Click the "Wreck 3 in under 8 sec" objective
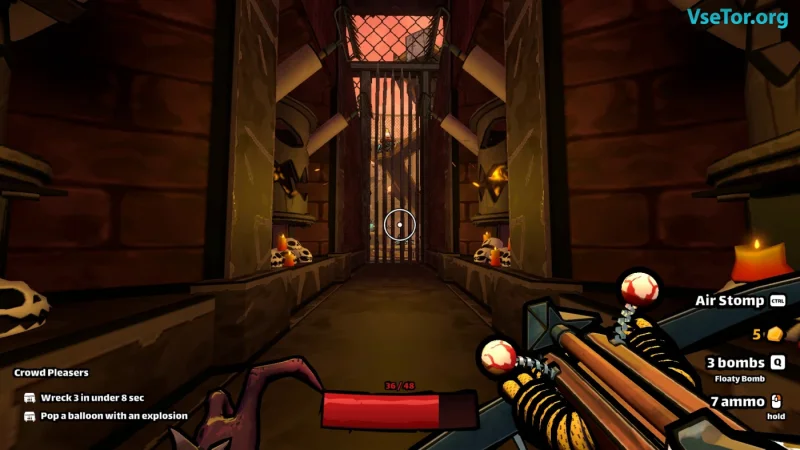The height and width of the screenshot is (450, 800). (95, 397)
